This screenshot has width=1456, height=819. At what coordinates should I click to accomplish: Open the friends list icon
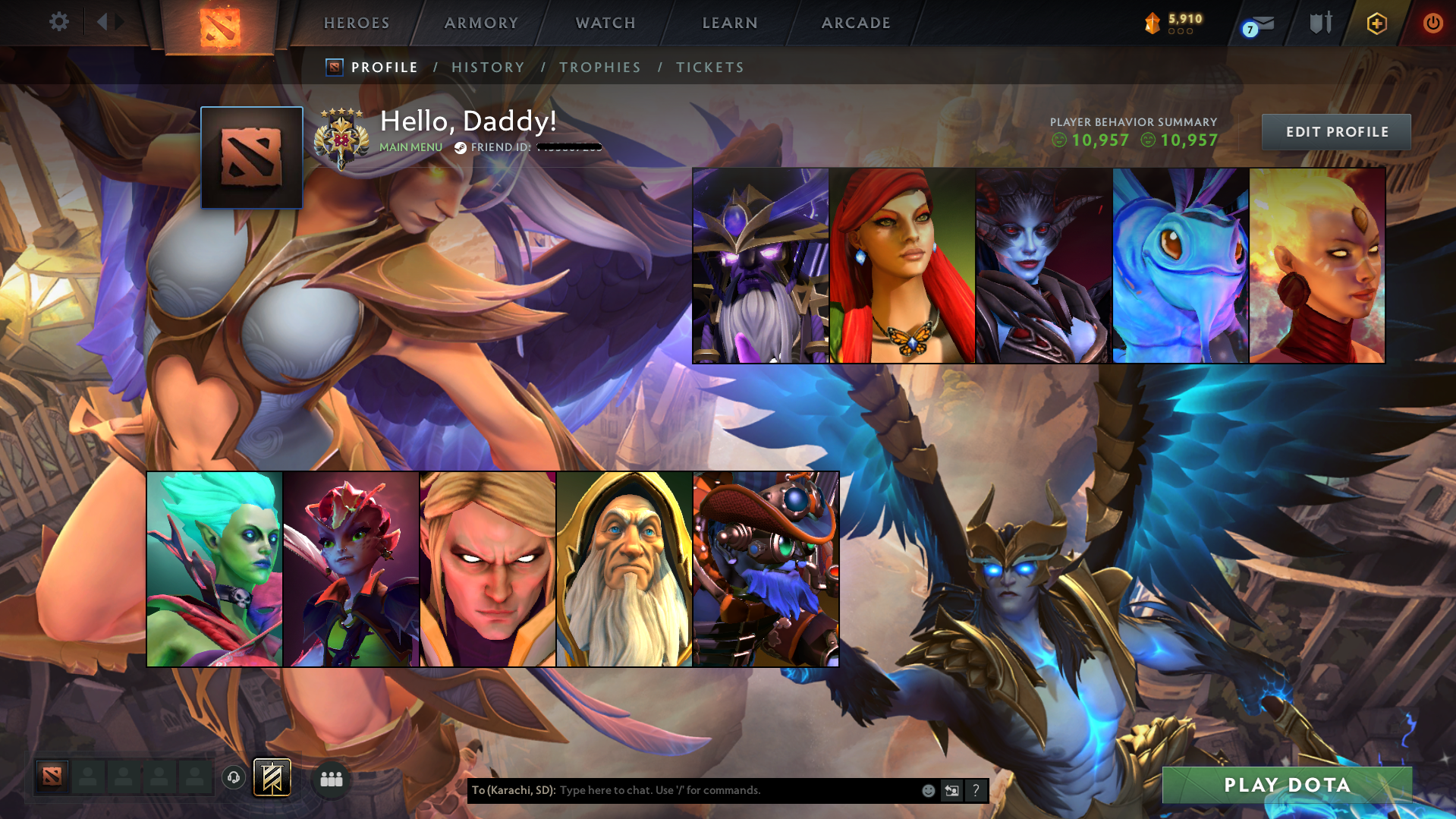click(331, 779)
